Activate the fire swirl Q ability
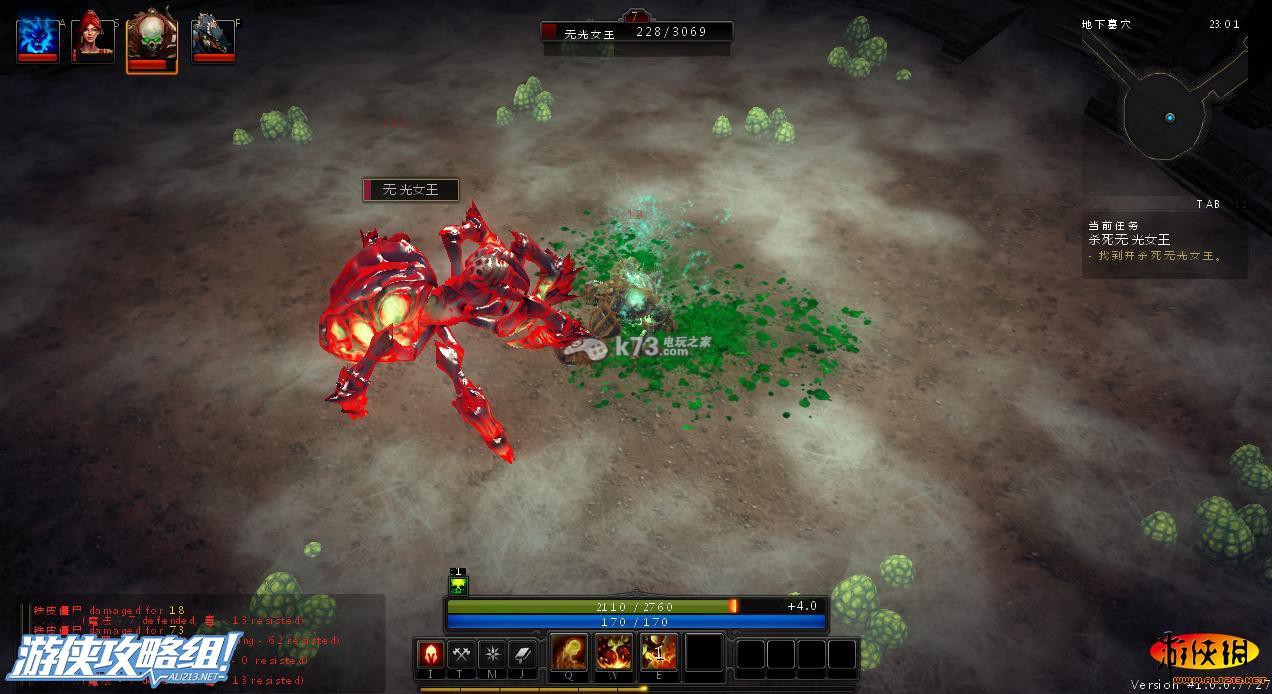The width and height of the screenshot is (1272, 694). [570, 653]
